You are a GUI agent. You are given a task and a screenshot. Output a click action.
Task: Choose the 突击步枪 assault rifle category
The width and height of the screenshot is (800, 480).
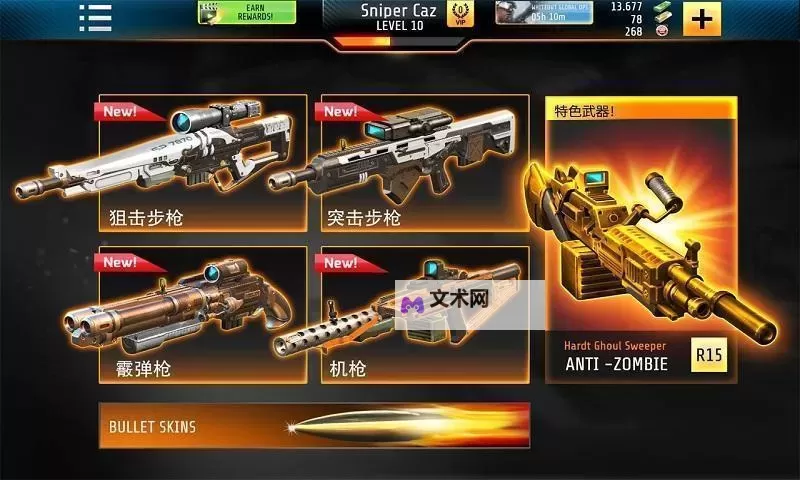[424, 163]
